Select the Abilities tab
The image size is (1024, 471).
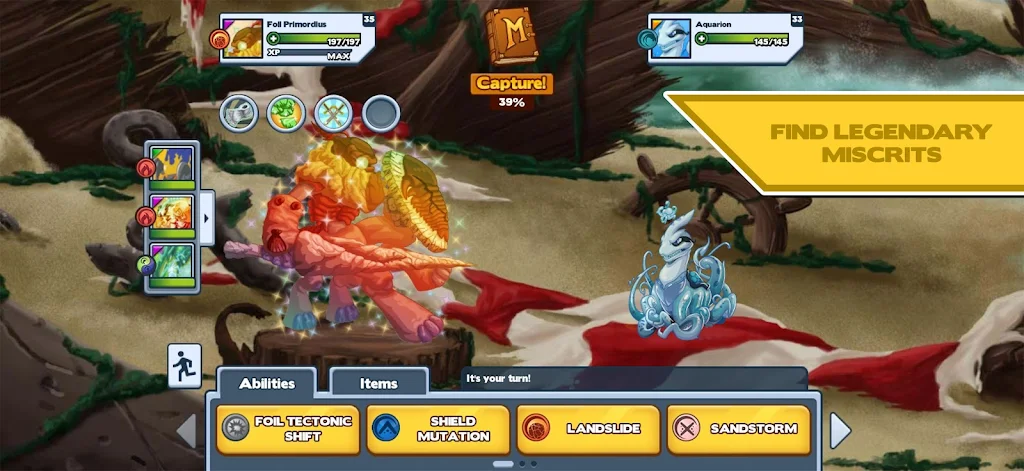pos(267,383)
